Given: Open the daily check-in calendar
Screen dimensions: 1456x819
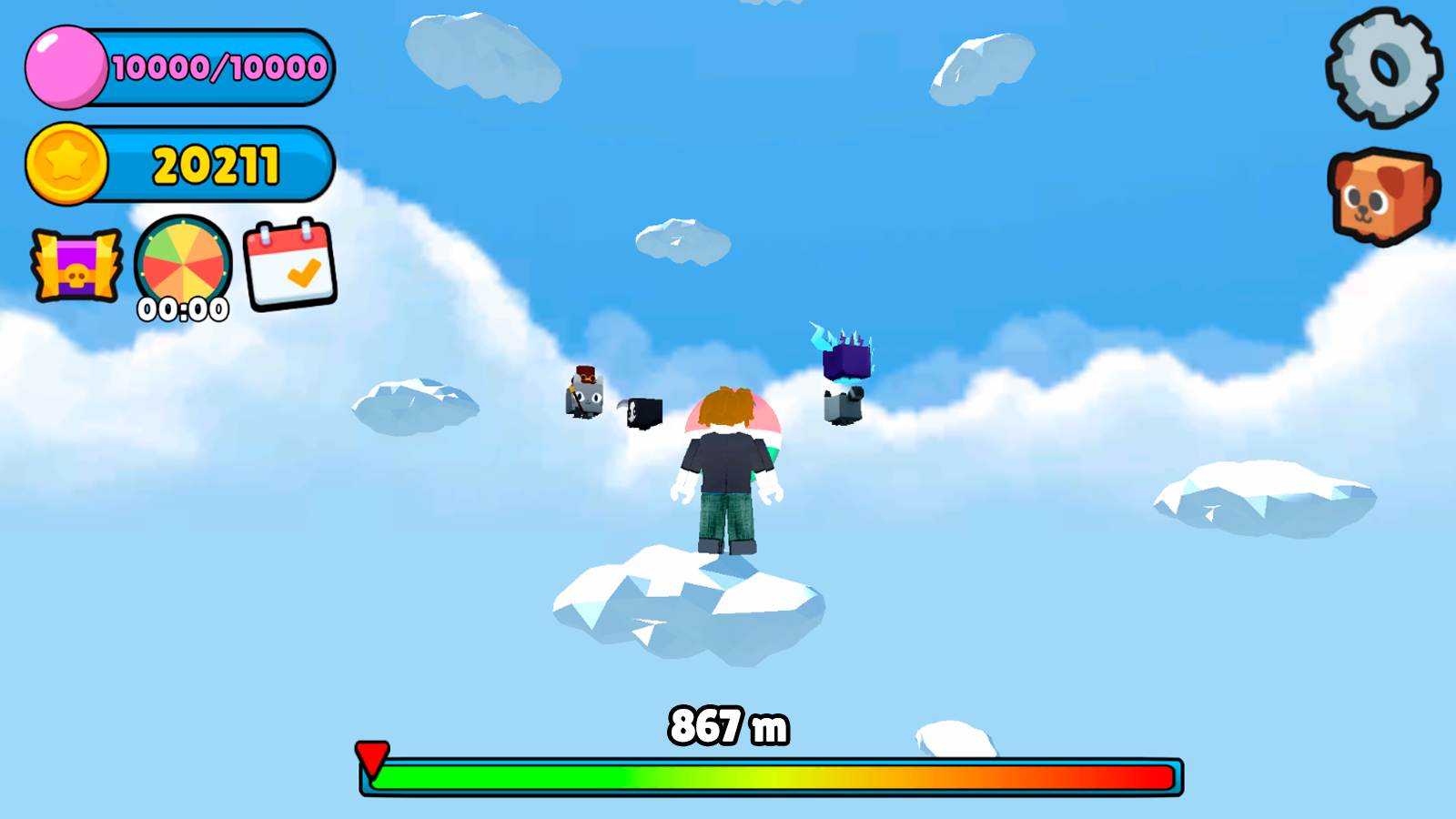Looking at the screenshot, I should tap(289, 266).
